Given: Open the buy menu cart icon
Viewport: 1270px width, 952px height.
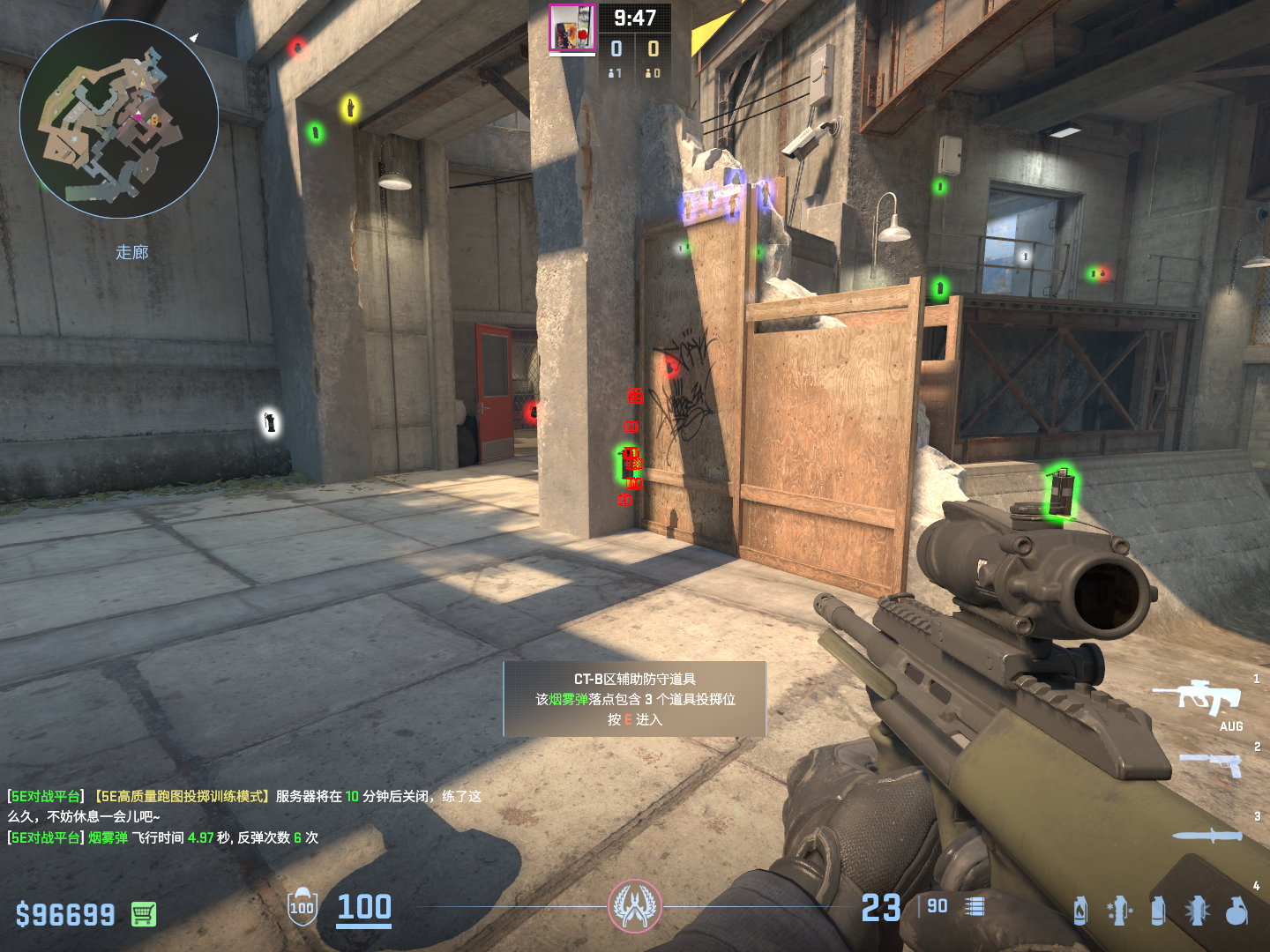Looking at the screenshot, I should point(144,914).
